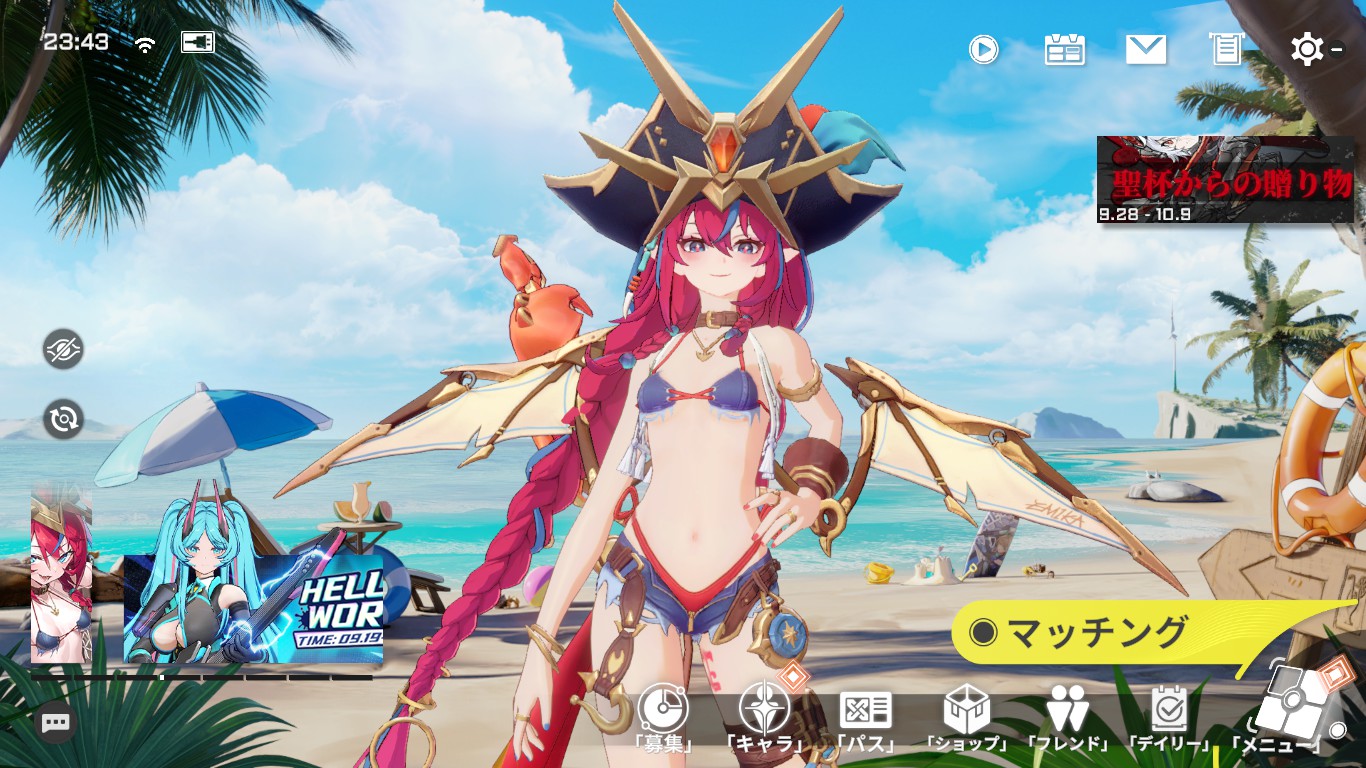Open the メニュー main menu
The height and width of the screenshot is (768, 1366).
pyautogui.click(x=1292, y=706)
